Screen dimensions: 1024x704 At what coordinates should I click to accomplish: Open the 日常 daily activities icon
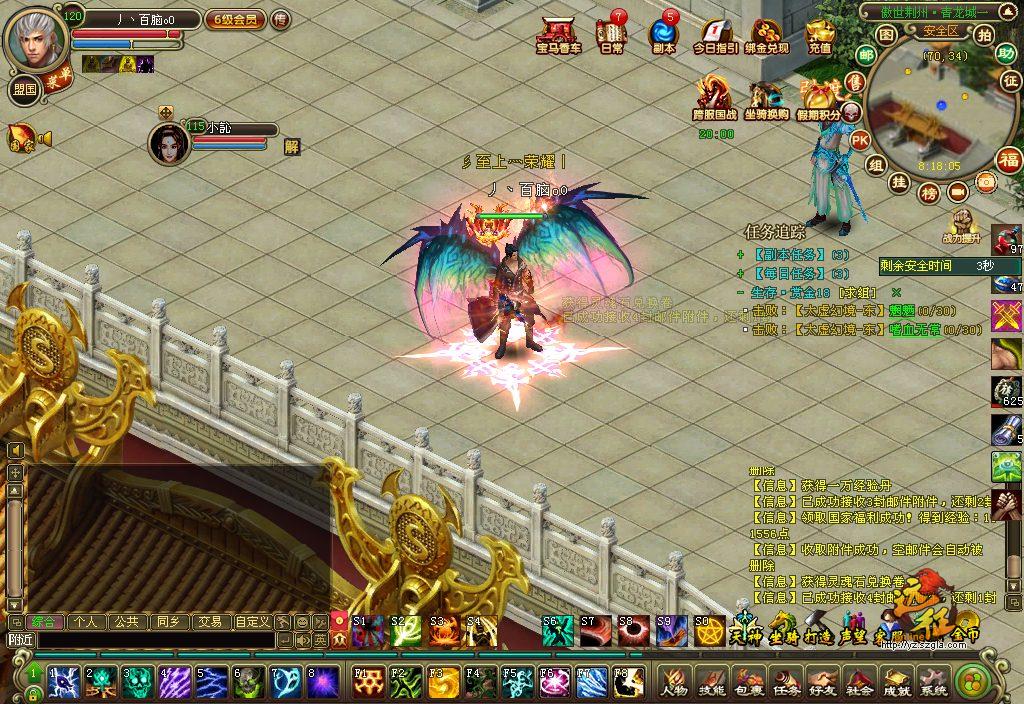click(611, 34)
